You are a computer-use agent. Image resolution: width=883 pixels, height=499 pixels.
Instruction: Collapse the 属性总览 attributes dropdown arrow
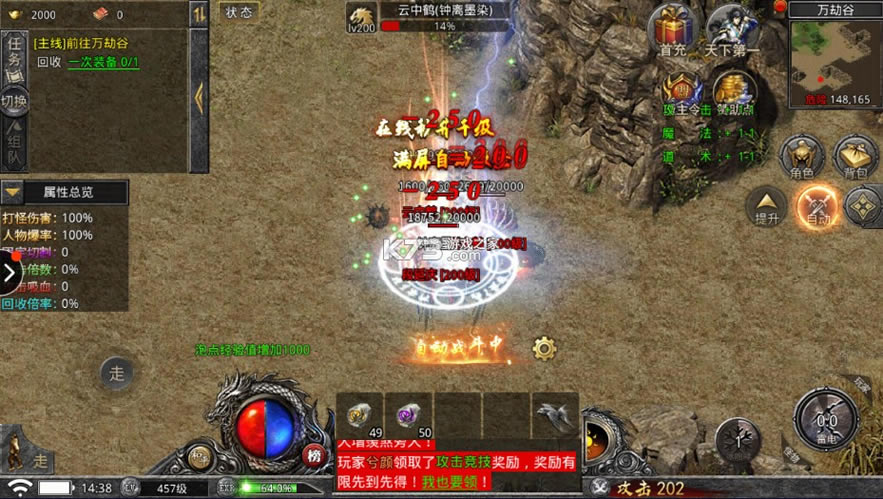click(x=14, y=192)
